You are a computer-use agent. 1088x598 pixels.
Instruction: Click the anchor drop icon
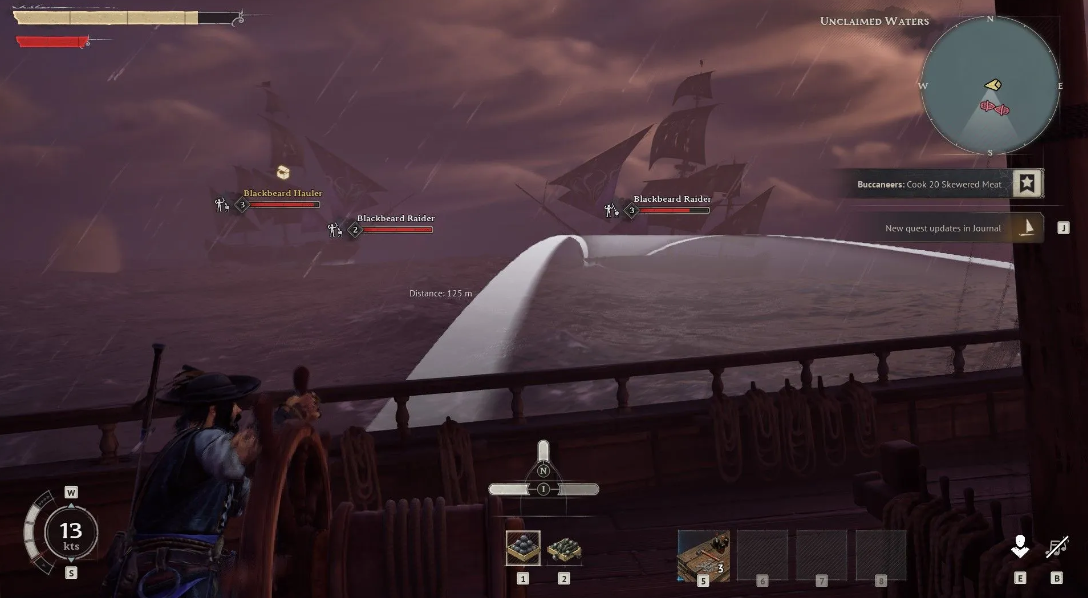[1020, 546]
